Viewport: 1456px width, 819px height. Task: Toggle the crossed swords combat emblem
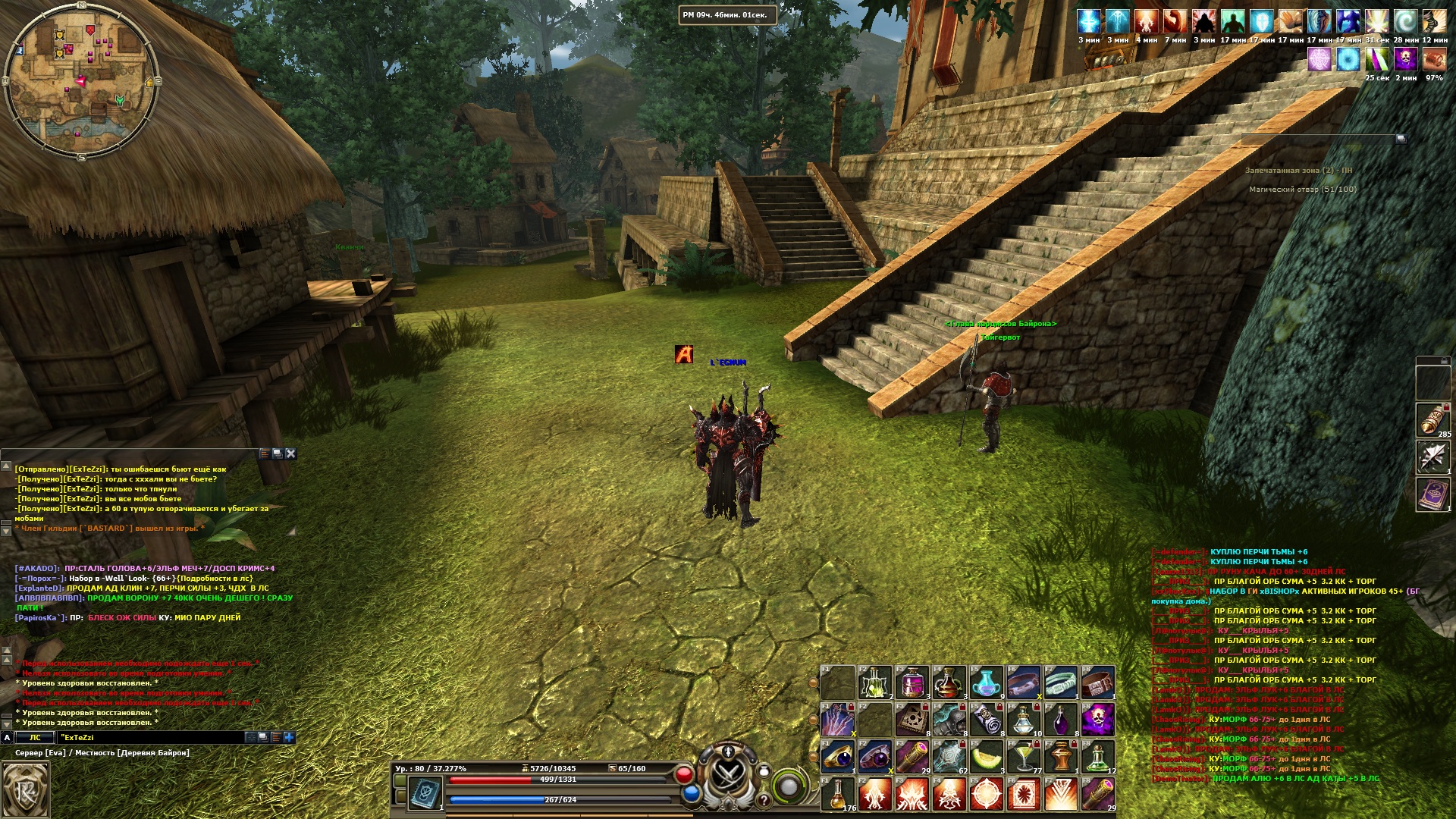coord(728,775)
